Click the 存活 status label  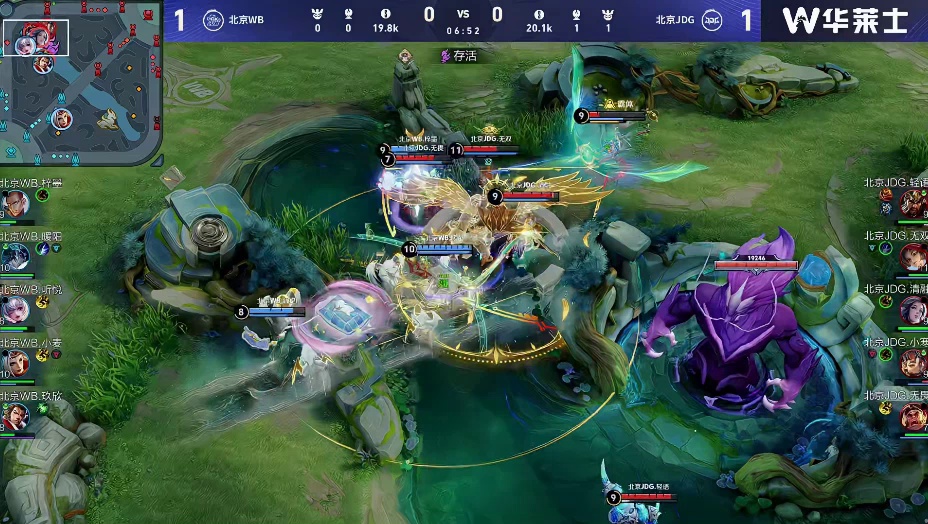(x=459, y=56)
